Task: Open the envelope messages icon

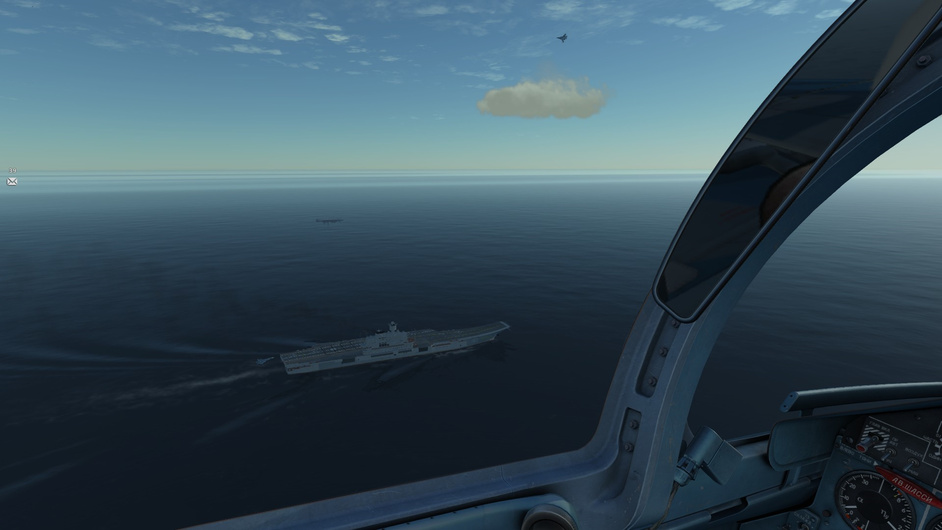Action: (12, 182)
